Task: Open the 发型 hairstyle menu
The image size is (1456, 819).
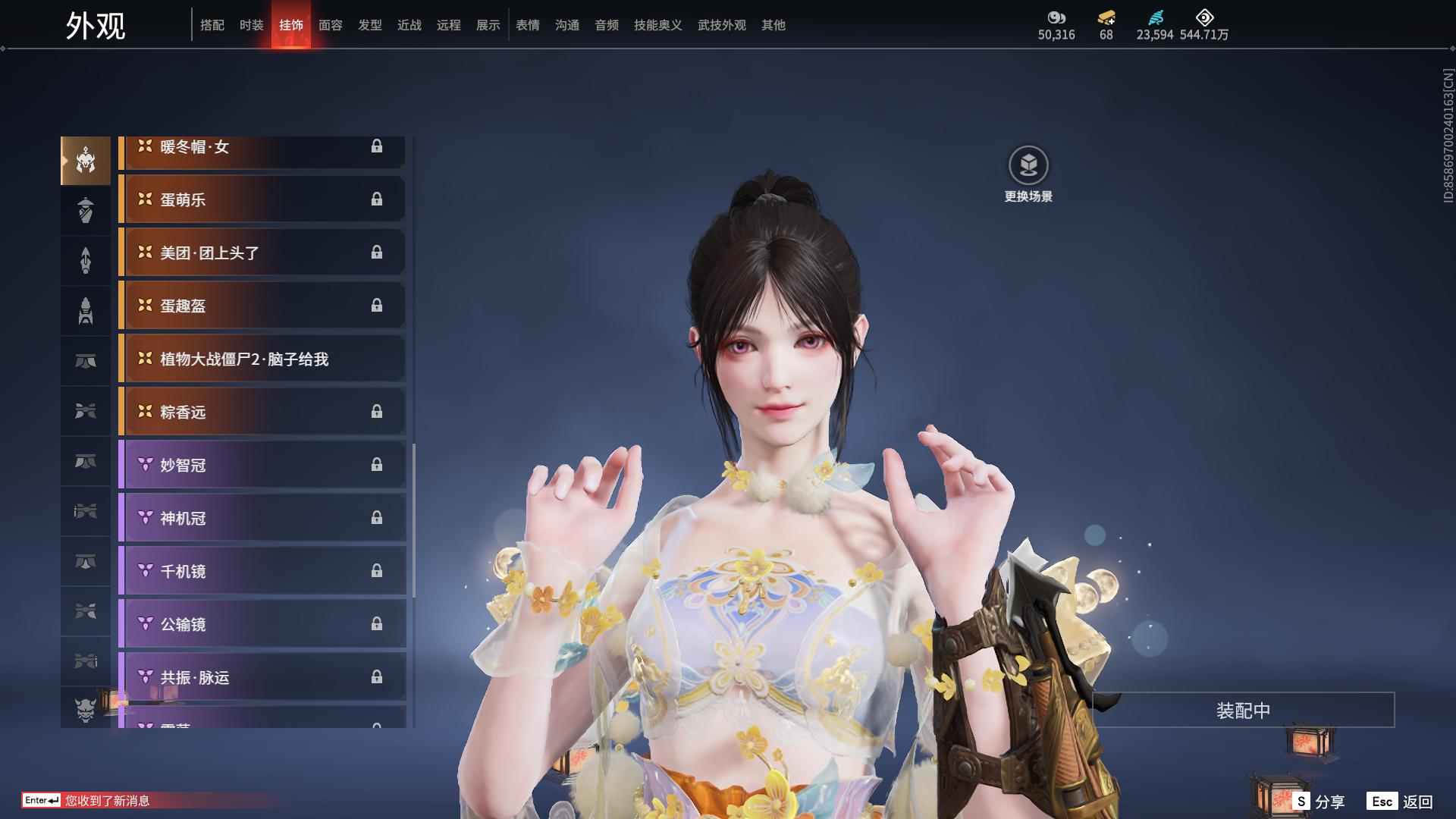Action: point(369,24)
